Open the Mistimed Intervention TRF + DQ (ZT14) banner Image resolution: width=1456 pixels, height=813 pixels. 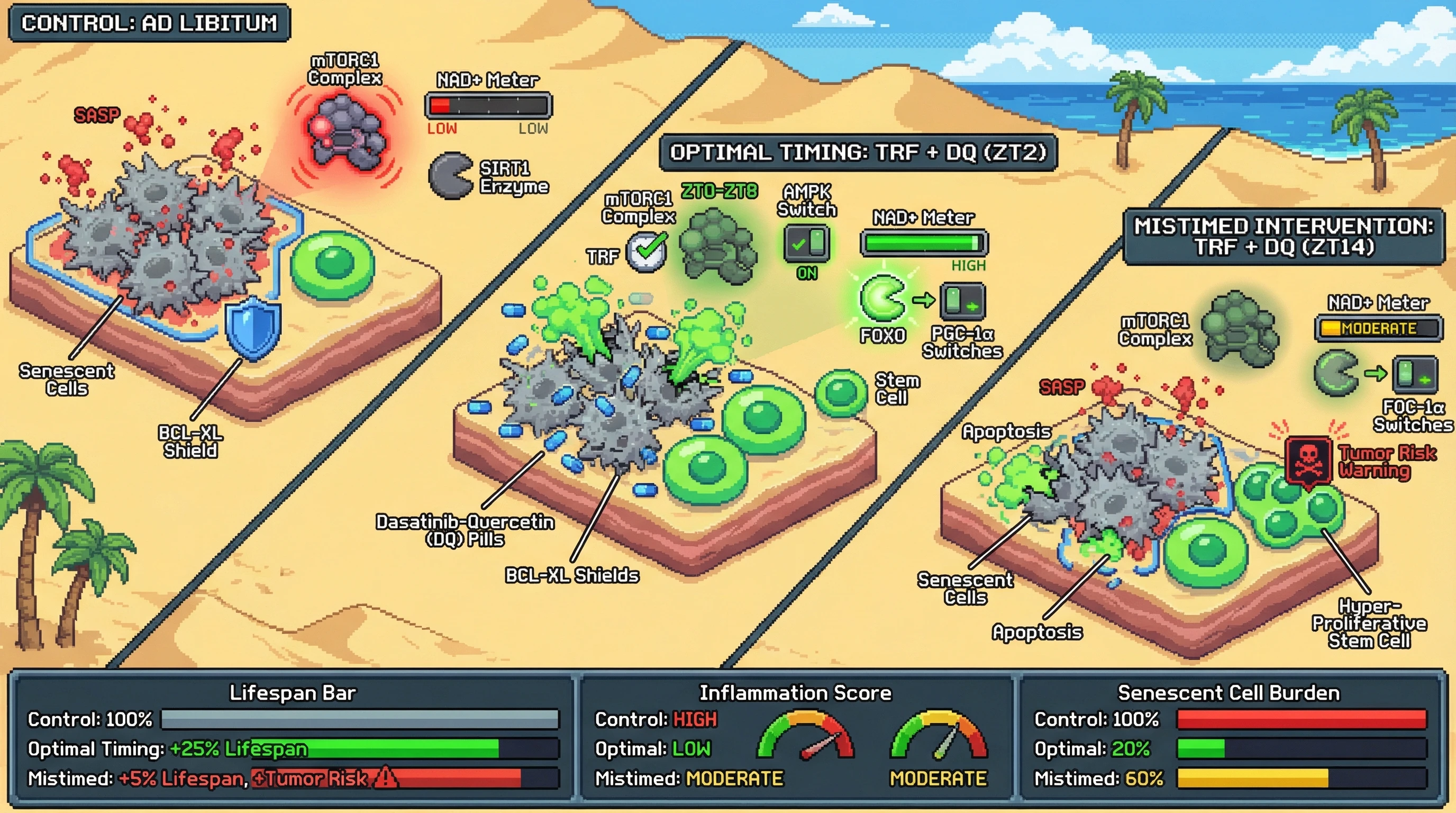(x=1283, y=236)
